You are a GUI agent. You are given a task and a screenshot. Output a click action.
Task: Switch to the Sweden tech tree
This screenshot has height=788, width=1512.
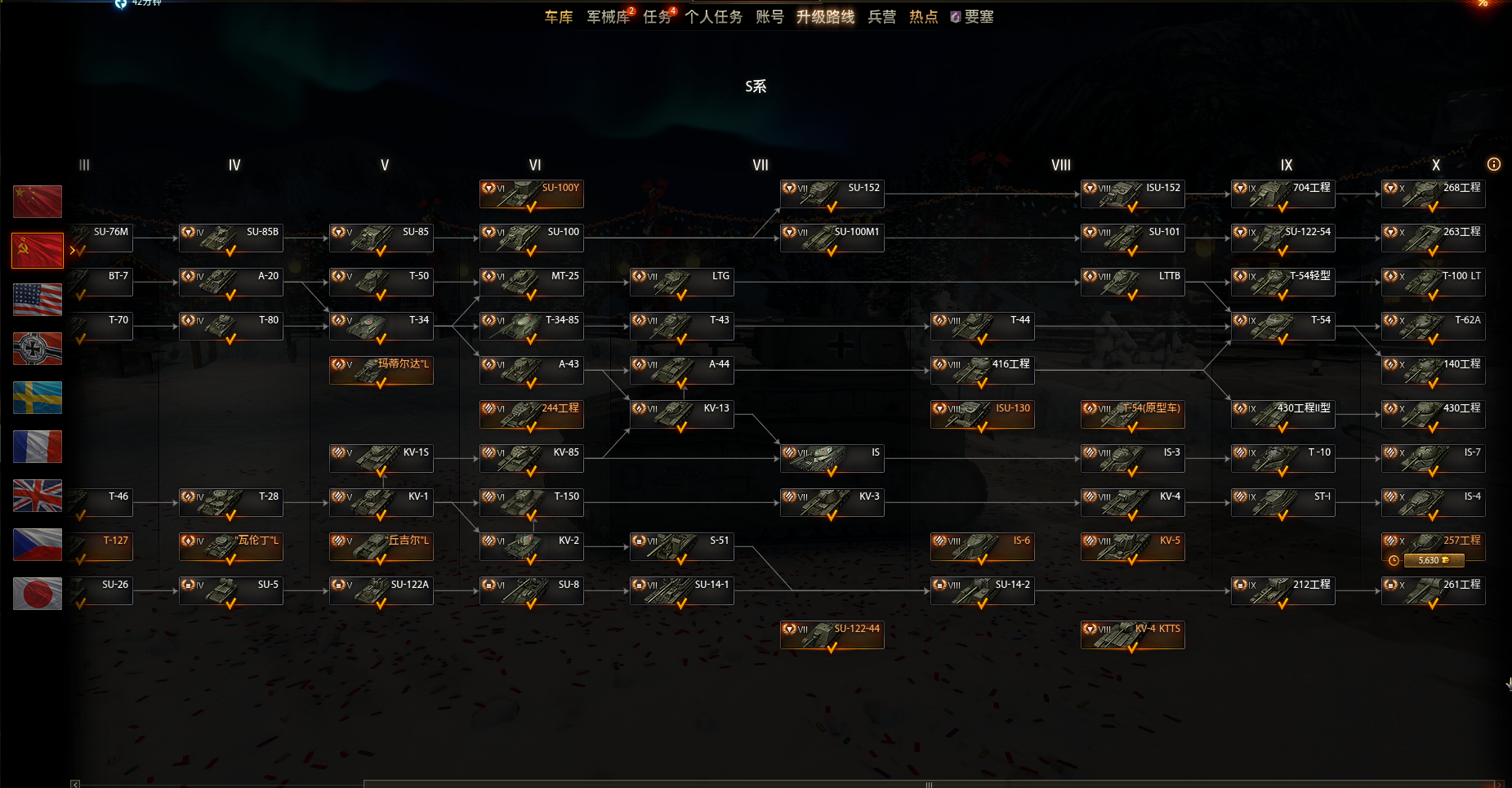point(38,398)
